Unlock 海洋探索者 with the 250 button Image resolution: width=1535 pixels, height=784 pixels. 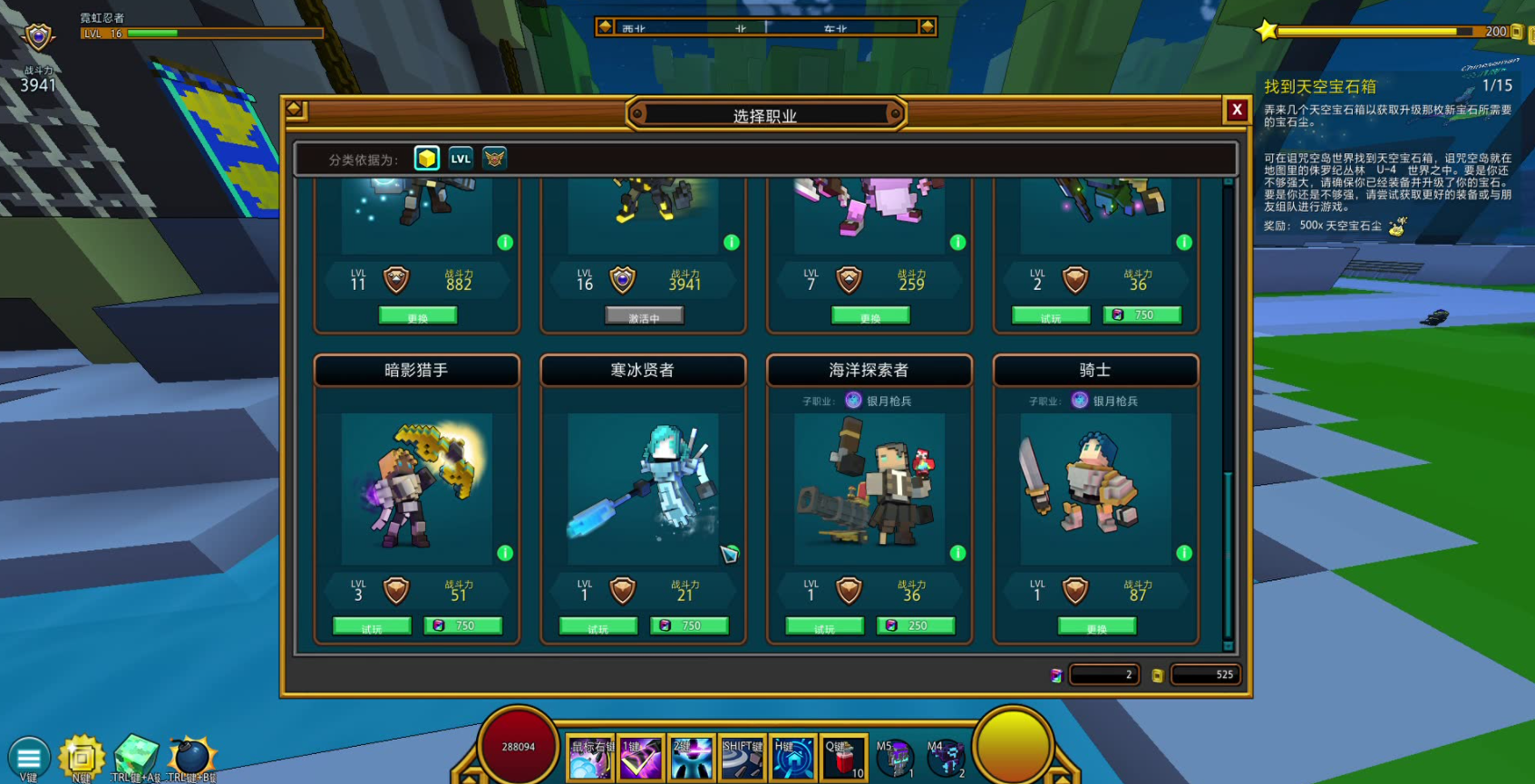(916, 626)
